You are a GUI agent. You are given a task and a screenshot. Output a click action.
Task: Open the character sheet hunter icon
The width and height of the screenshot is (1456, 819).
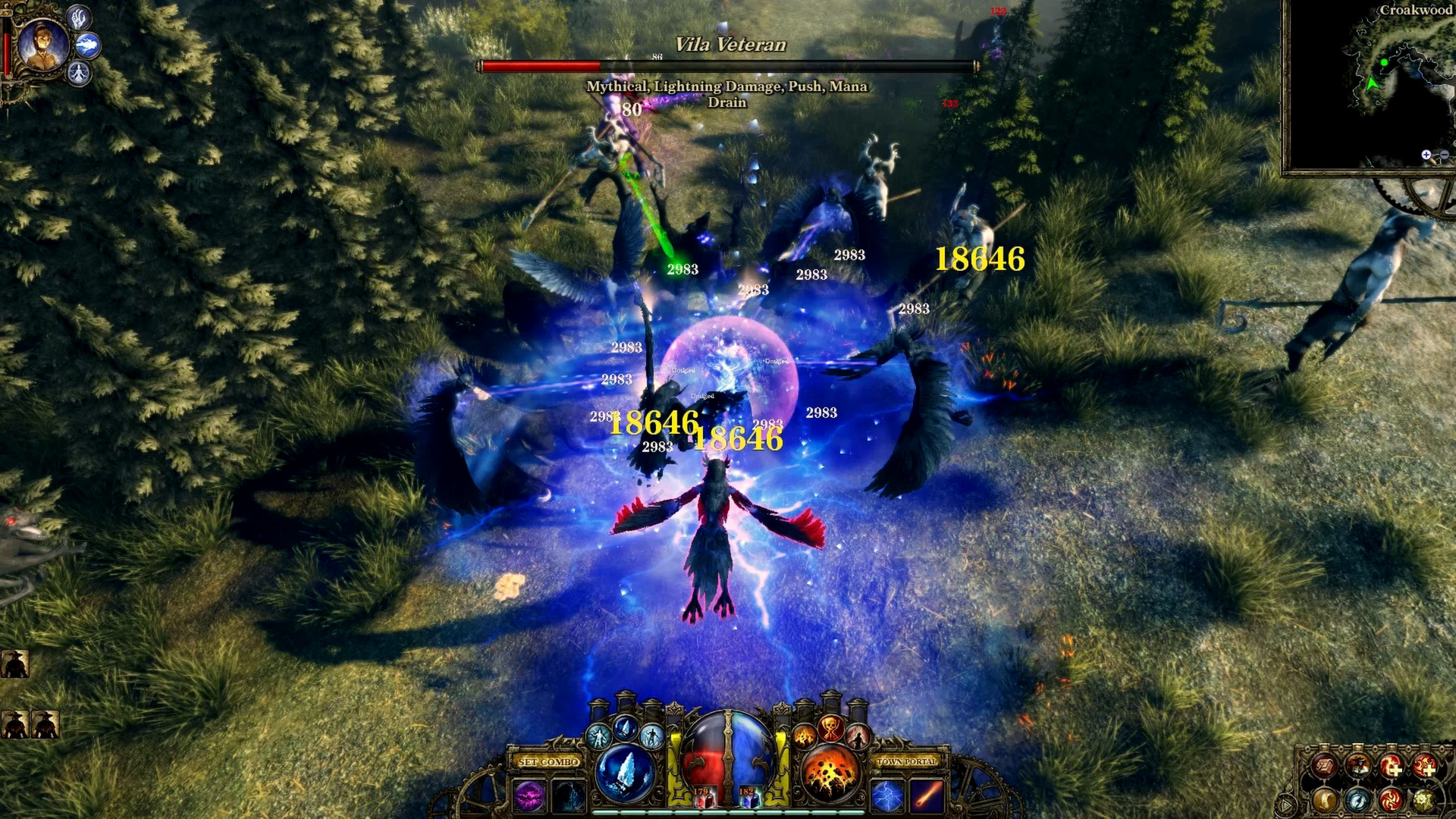(1359, 765)
